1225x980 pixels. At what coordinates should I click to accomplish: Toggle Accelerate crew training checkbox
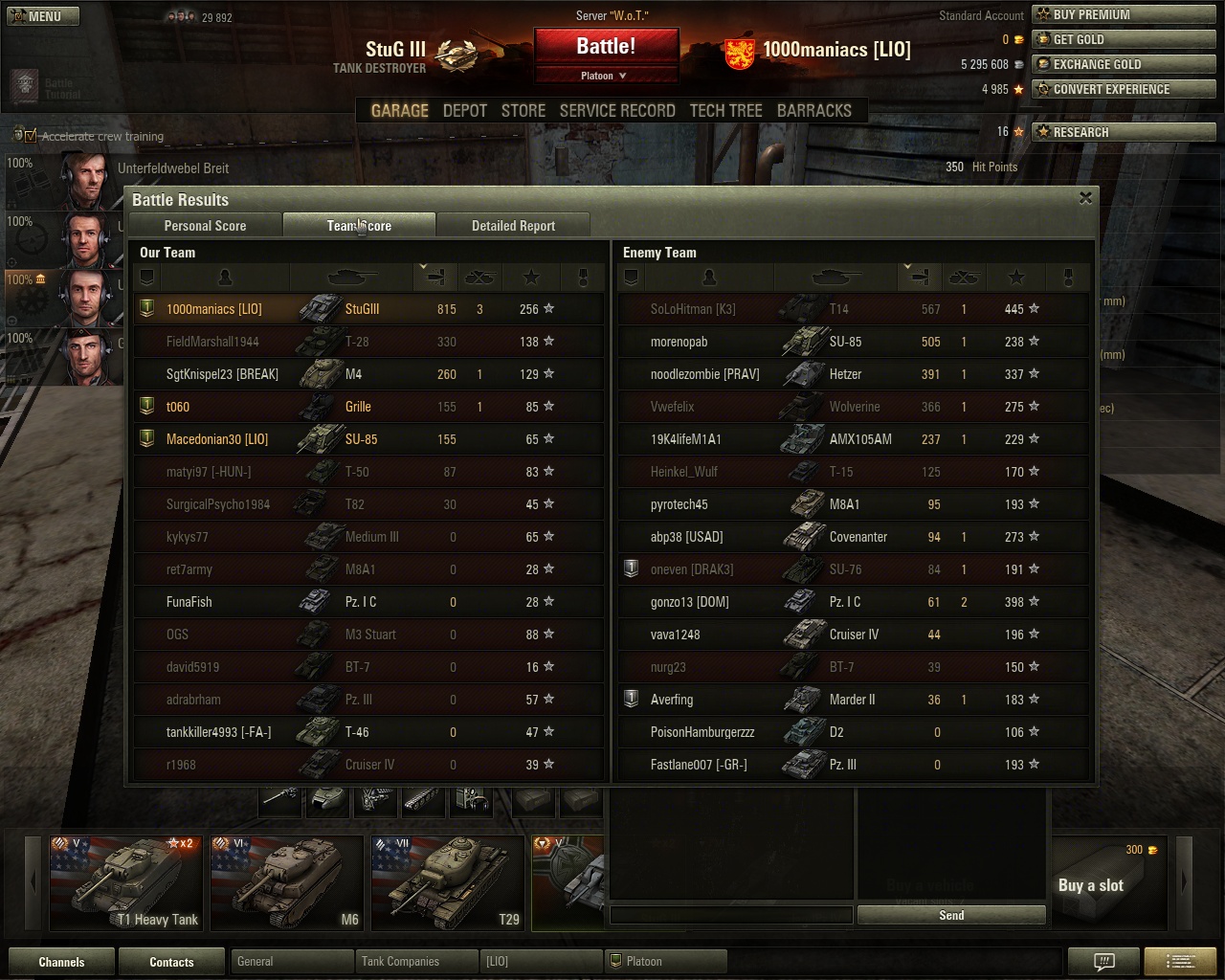pos(30,136)
